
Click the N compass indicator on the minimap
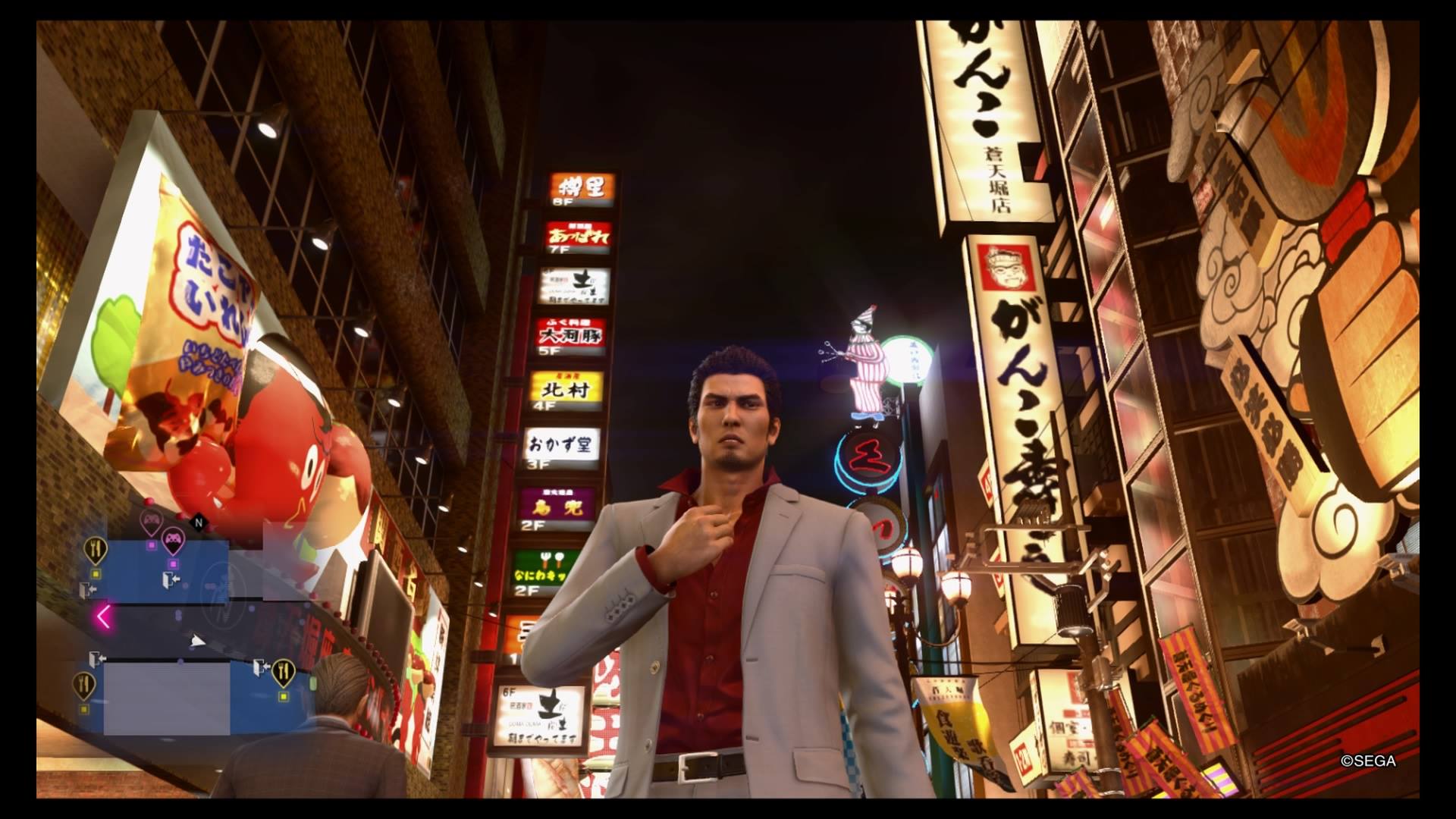coord(199,522)
